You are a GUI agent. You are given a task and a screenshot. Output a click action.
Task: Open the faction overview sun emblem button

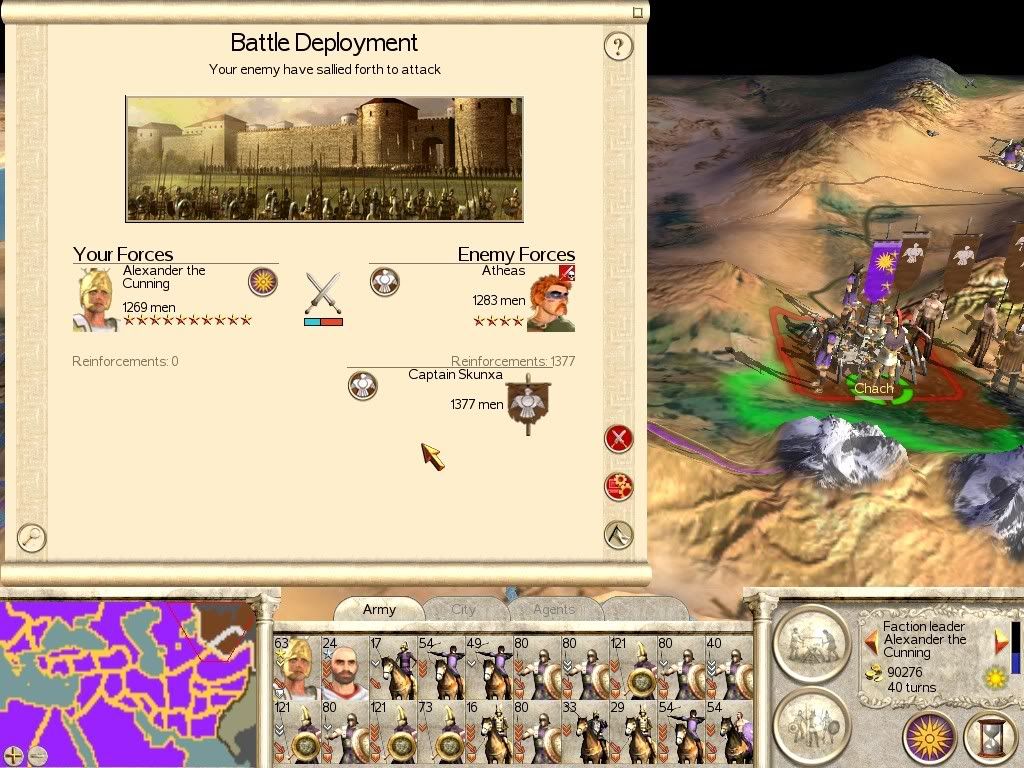tap(930, 738)
